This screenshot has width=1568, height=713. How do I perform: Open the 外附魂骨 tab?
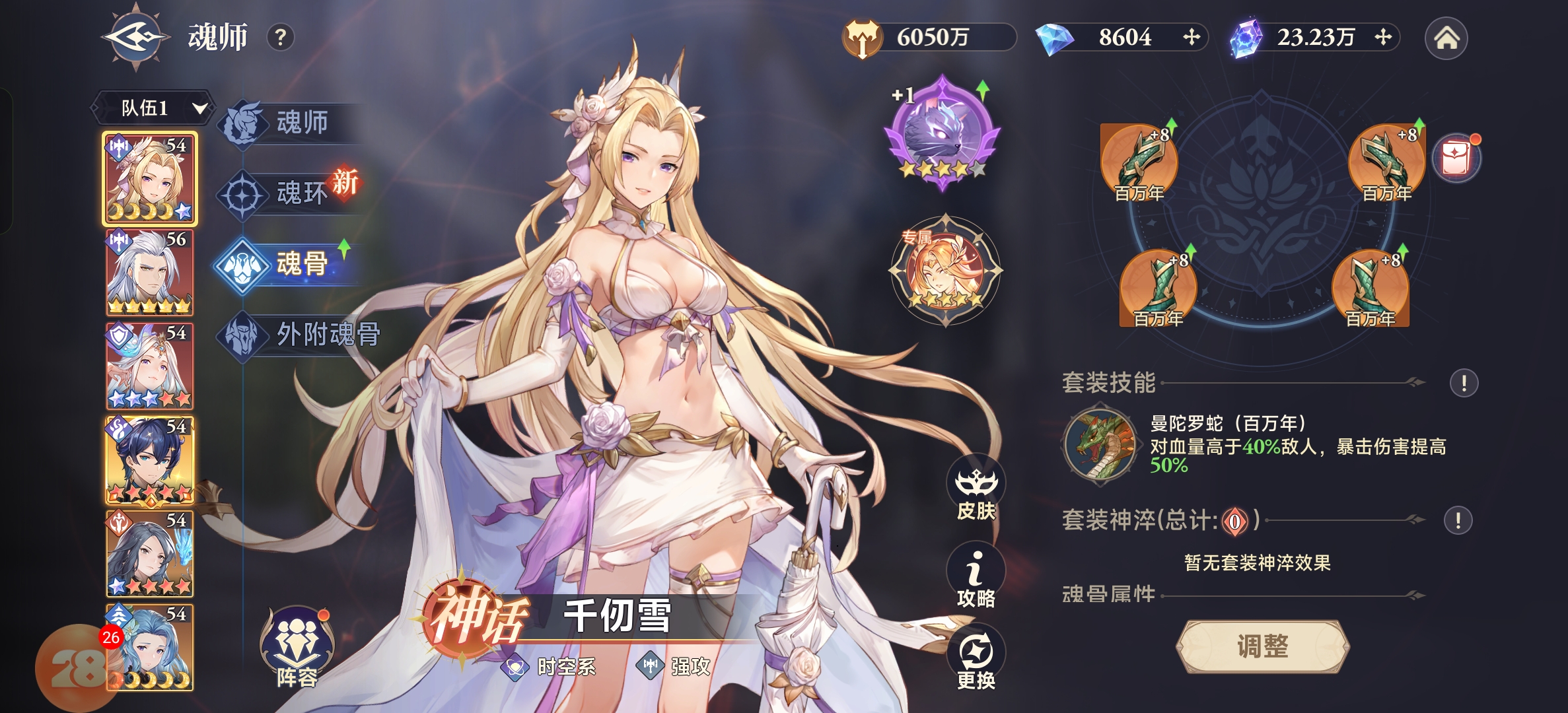[304, 335]
